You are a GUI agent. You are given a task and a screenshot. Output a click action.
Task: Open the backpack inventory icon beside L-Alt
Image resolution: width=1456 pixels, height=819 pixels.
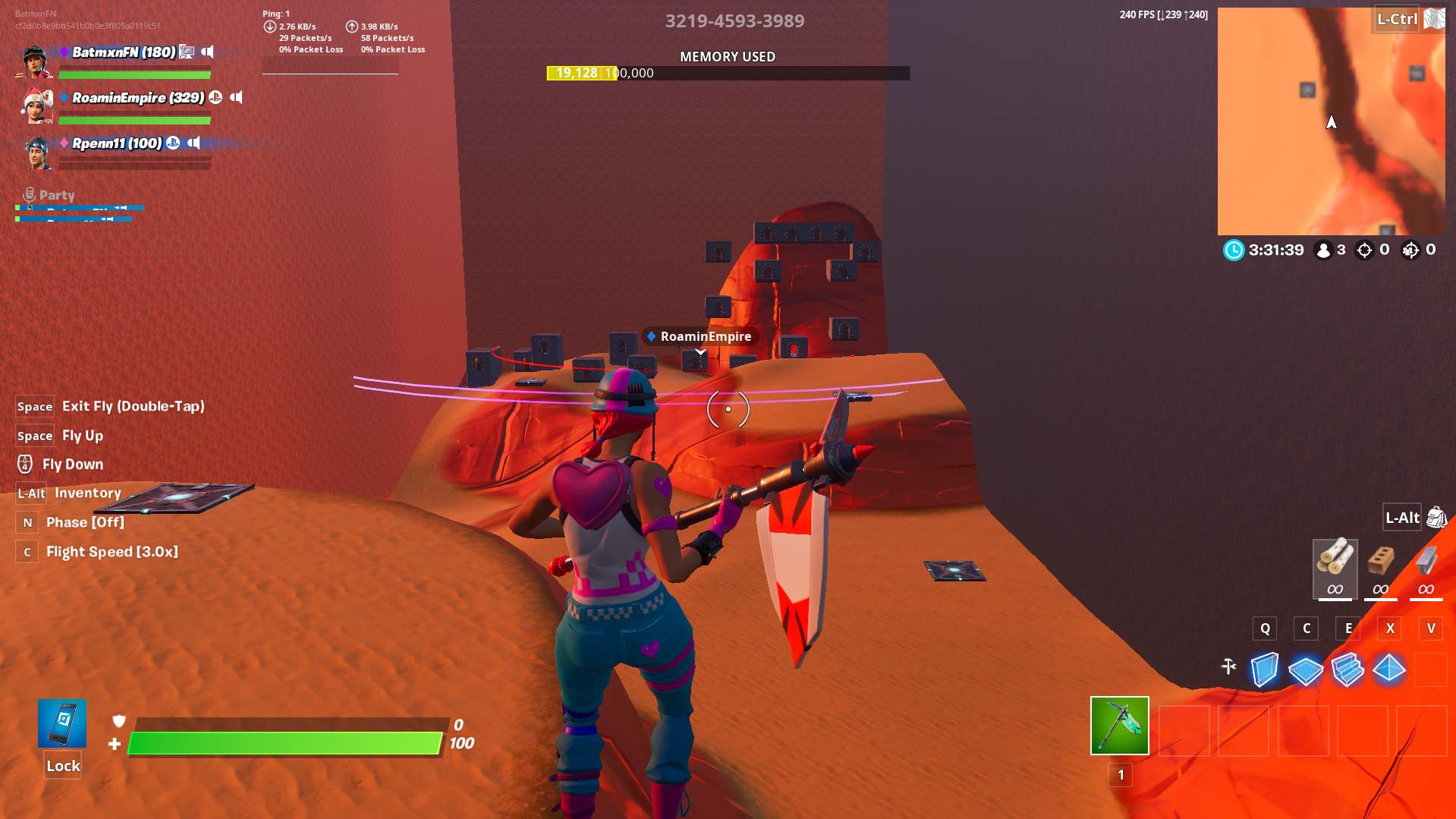tap(1436, 518)
